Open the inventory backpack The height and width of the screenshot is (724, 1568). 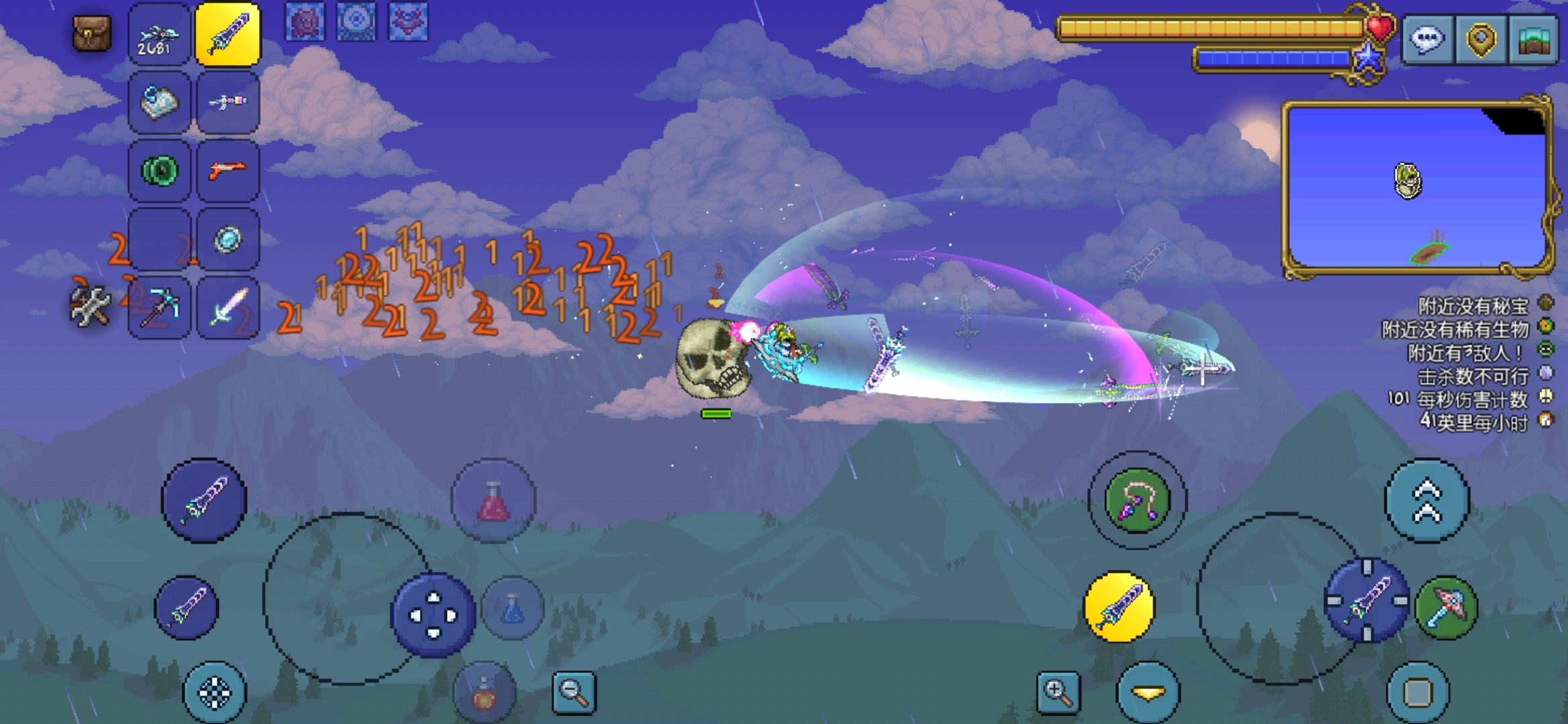tap(92, 34)
